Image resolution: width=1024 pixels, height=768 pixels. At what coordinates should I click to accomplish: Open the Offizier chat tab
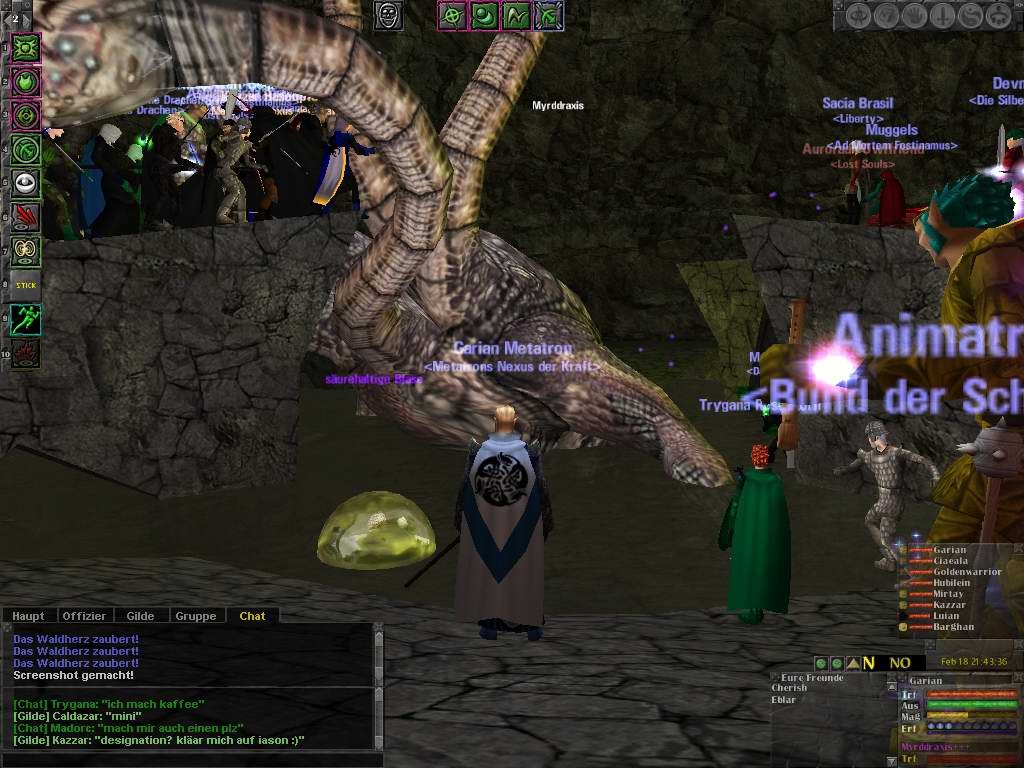point(83,616)
